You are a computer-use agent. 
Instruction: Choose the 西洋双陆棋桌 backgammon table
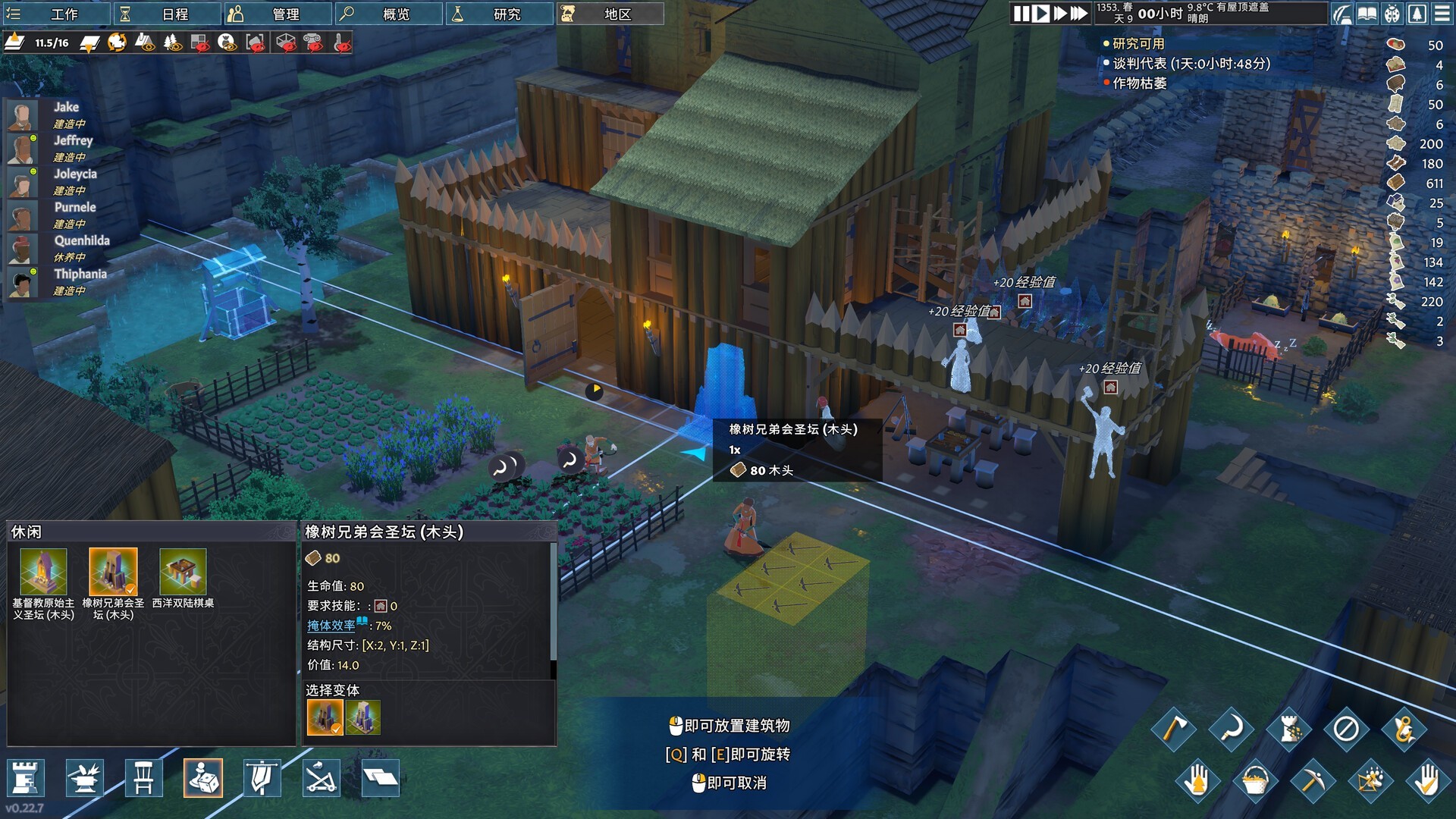point(183,572)
